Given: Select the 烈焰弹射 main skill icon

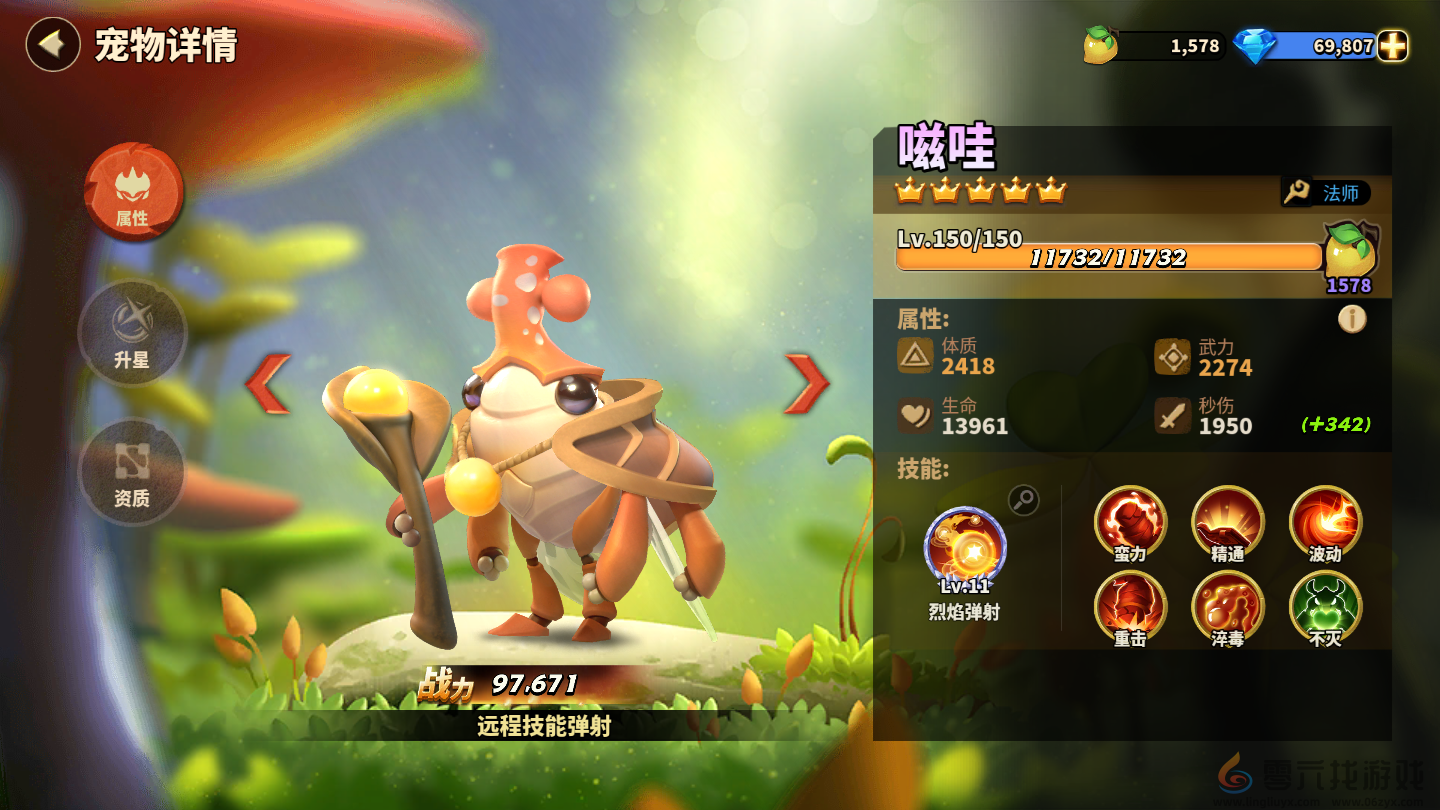Looking at the screenshot, I should point(965,547).
